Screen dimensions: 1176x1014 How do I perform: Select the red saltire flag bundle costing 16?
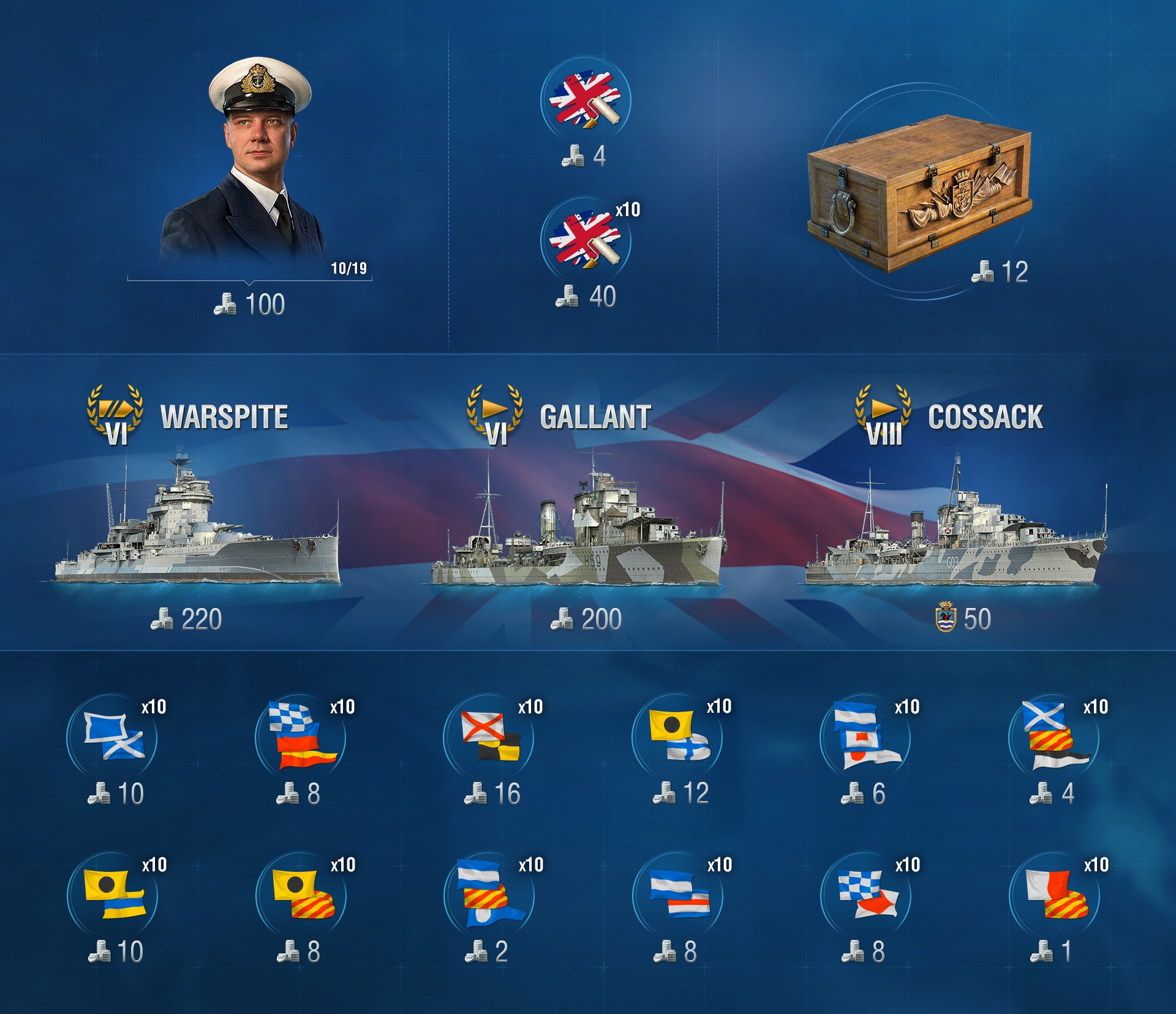click(x=489, y=737)
